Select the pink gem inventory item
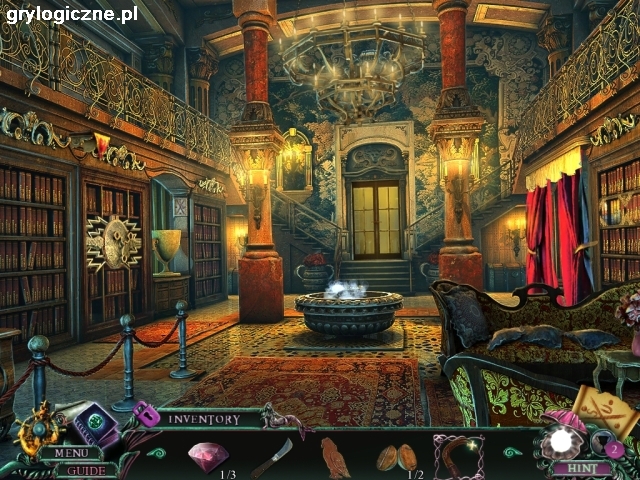Screen dimensions: 640x480 pyautogui.click(x=208, y=456)
